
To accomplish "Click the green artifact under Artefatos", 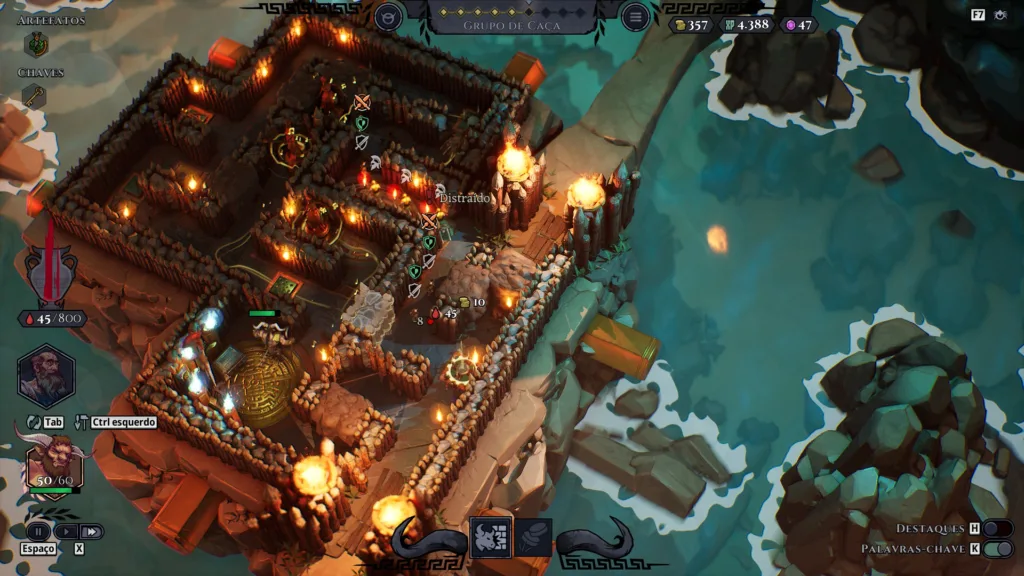I will (x=36, y=44).
